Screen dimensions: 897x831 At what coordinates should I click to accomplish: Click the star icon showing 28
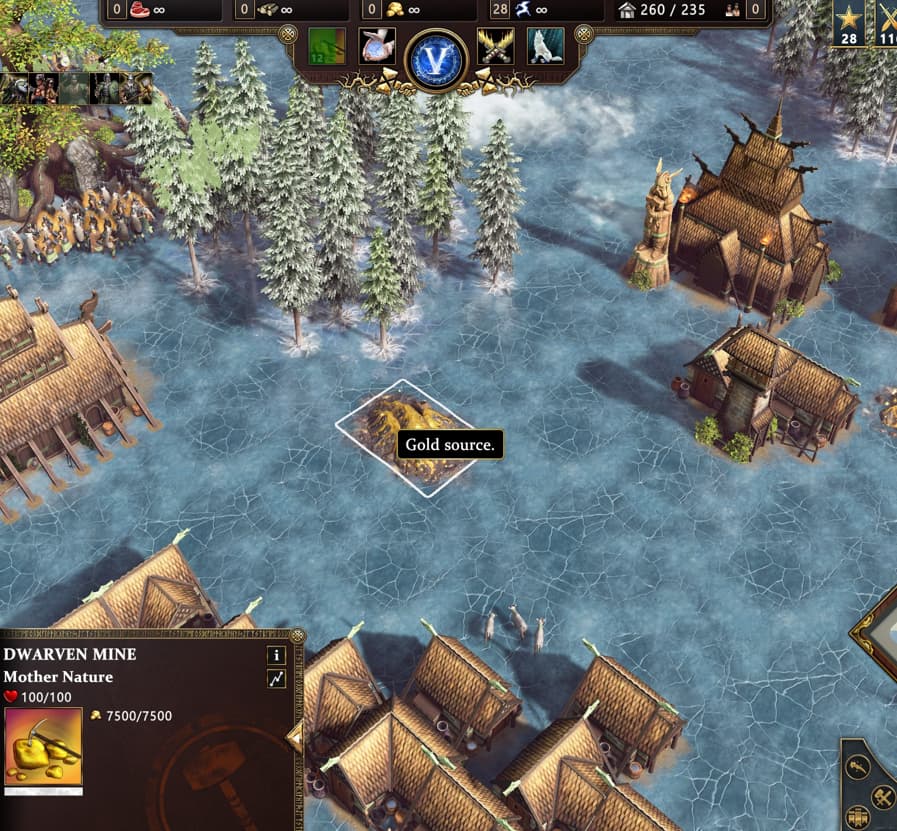[x=849, y=18]
